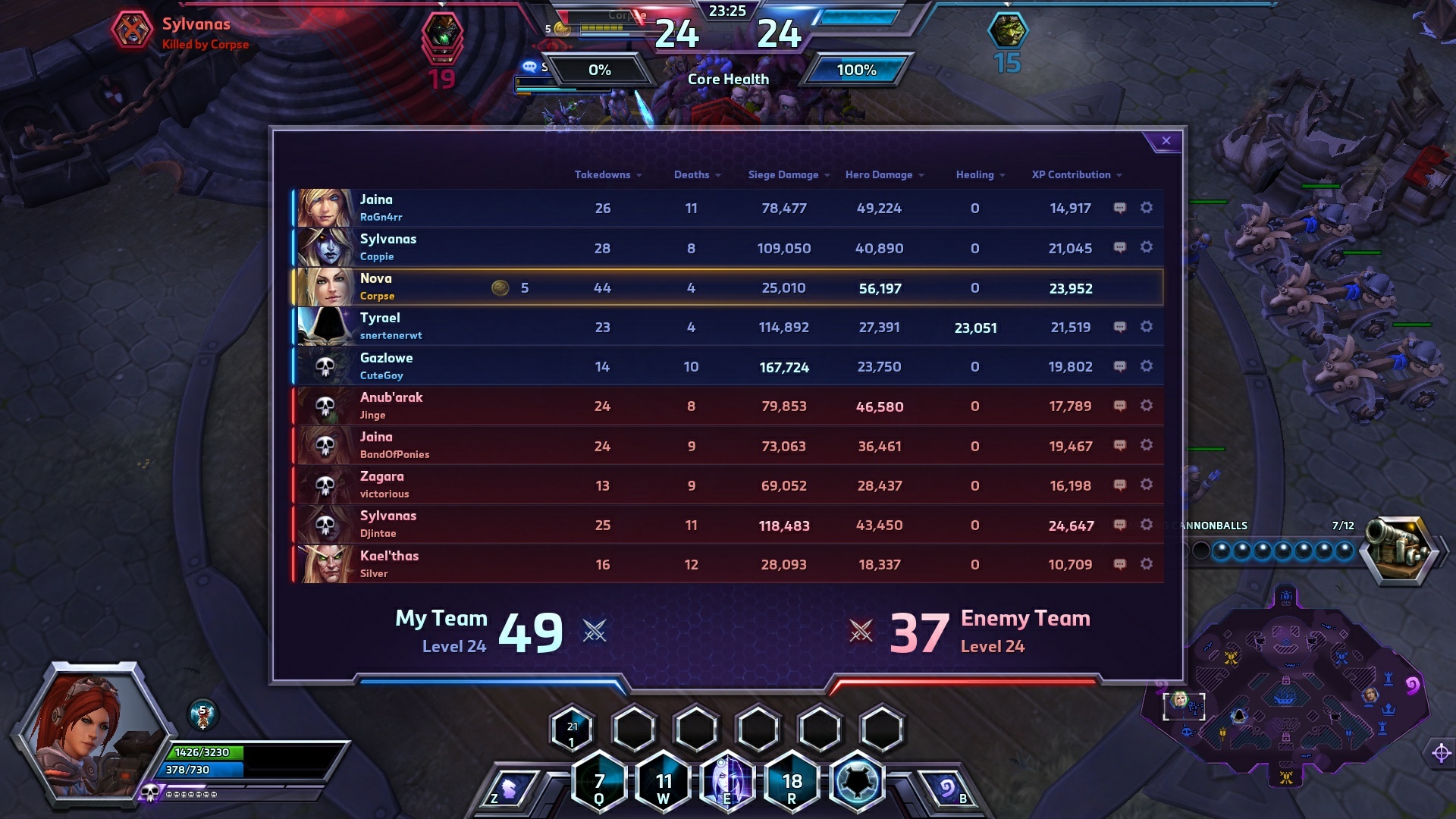This screenshot has height=819, width=1456.
Task: Sort by Siege Damage header
Action: tap(788, 175)
